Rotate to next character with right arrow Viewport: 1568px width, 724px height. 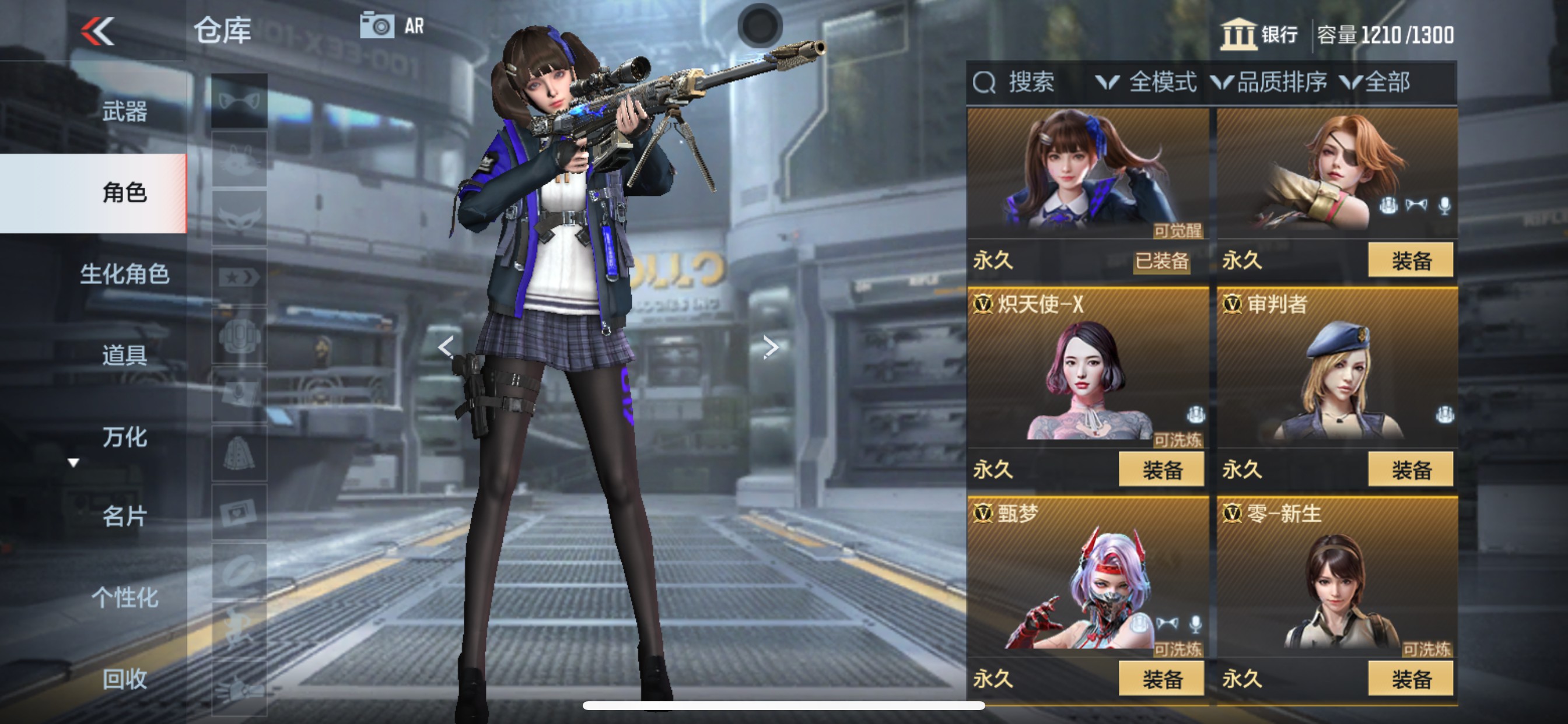pyautogui.click(x=771, y=347)
